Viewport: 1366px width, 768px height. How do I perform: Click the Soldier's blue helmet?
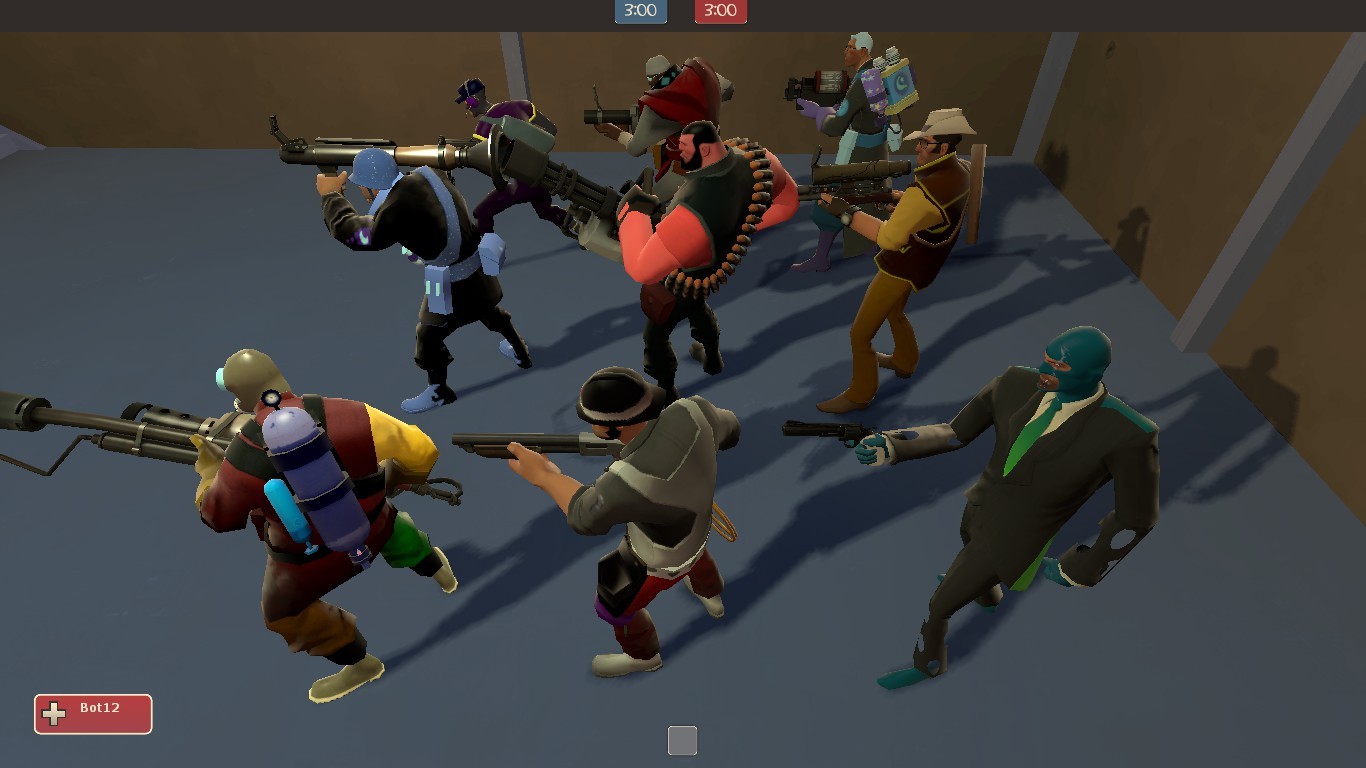[x=370, y=170]
